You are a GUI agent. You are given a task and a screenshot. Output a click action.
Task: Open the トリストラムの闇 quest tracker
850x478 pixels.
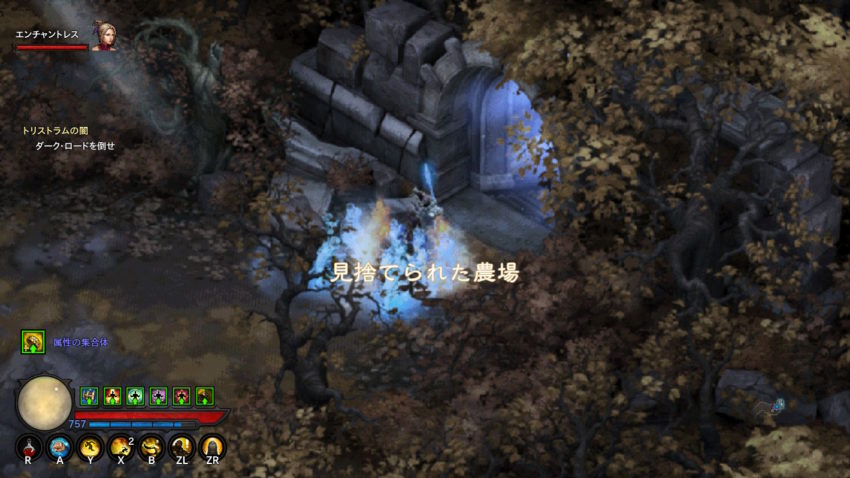55,131
